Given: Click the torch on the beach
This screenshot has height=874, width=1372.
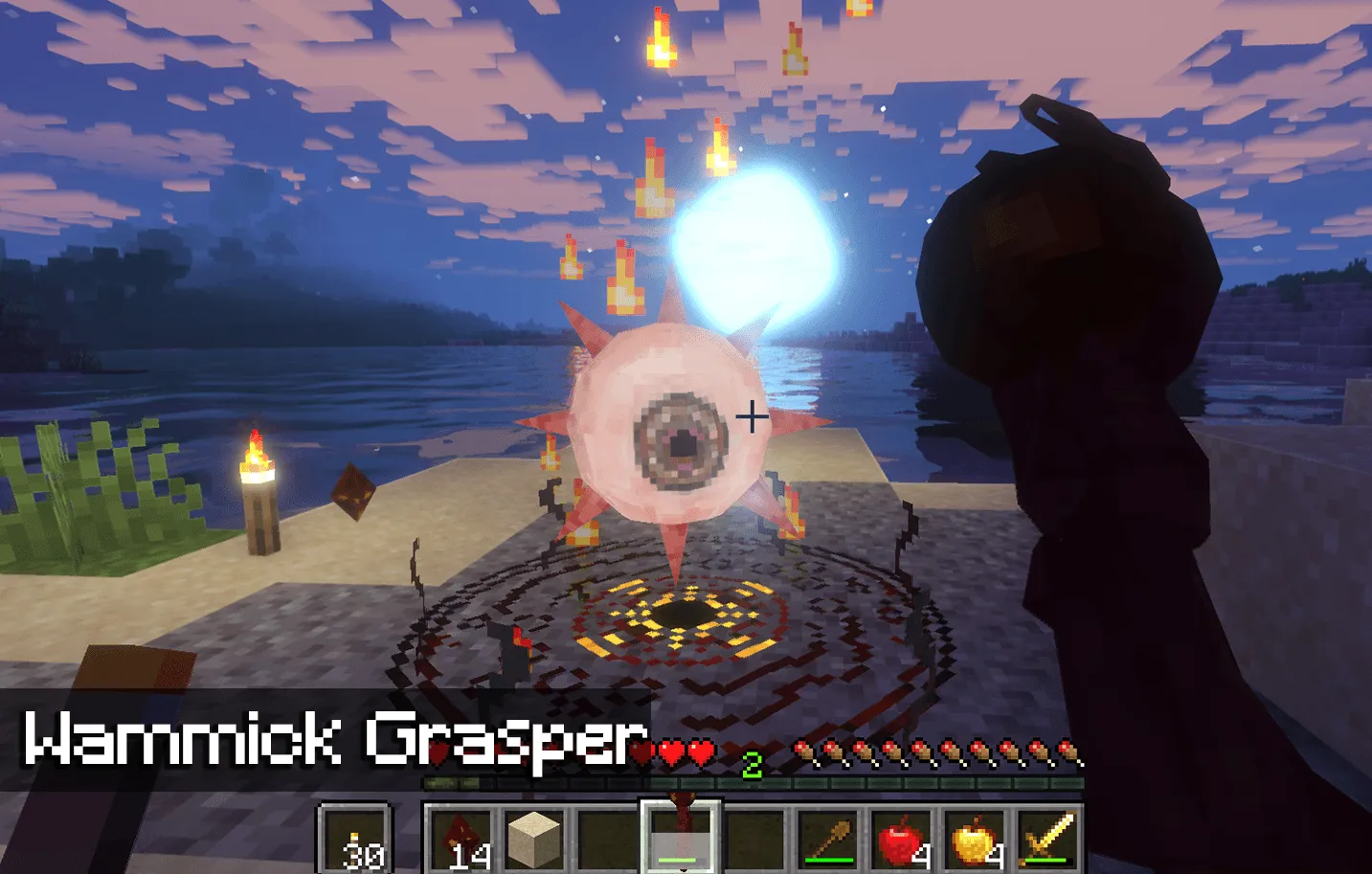Looking at the screenshot, I should pos(257,498).
